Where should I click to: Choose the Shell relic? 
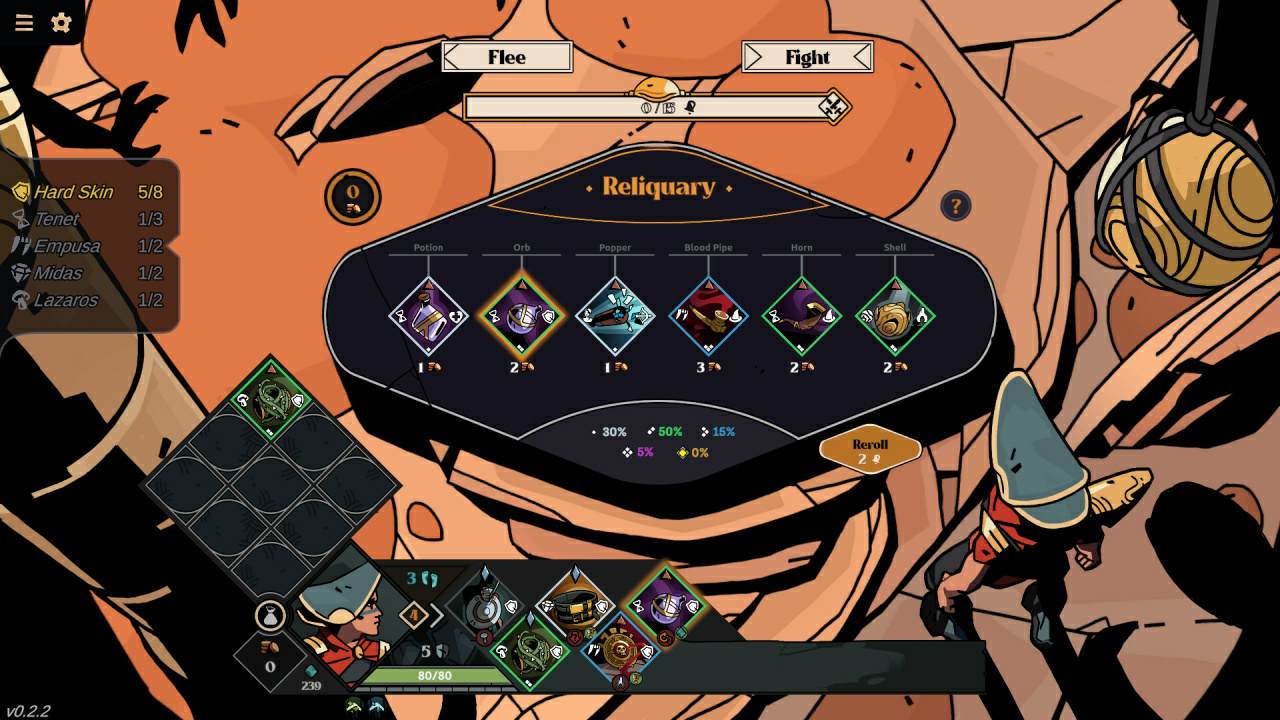895,317
